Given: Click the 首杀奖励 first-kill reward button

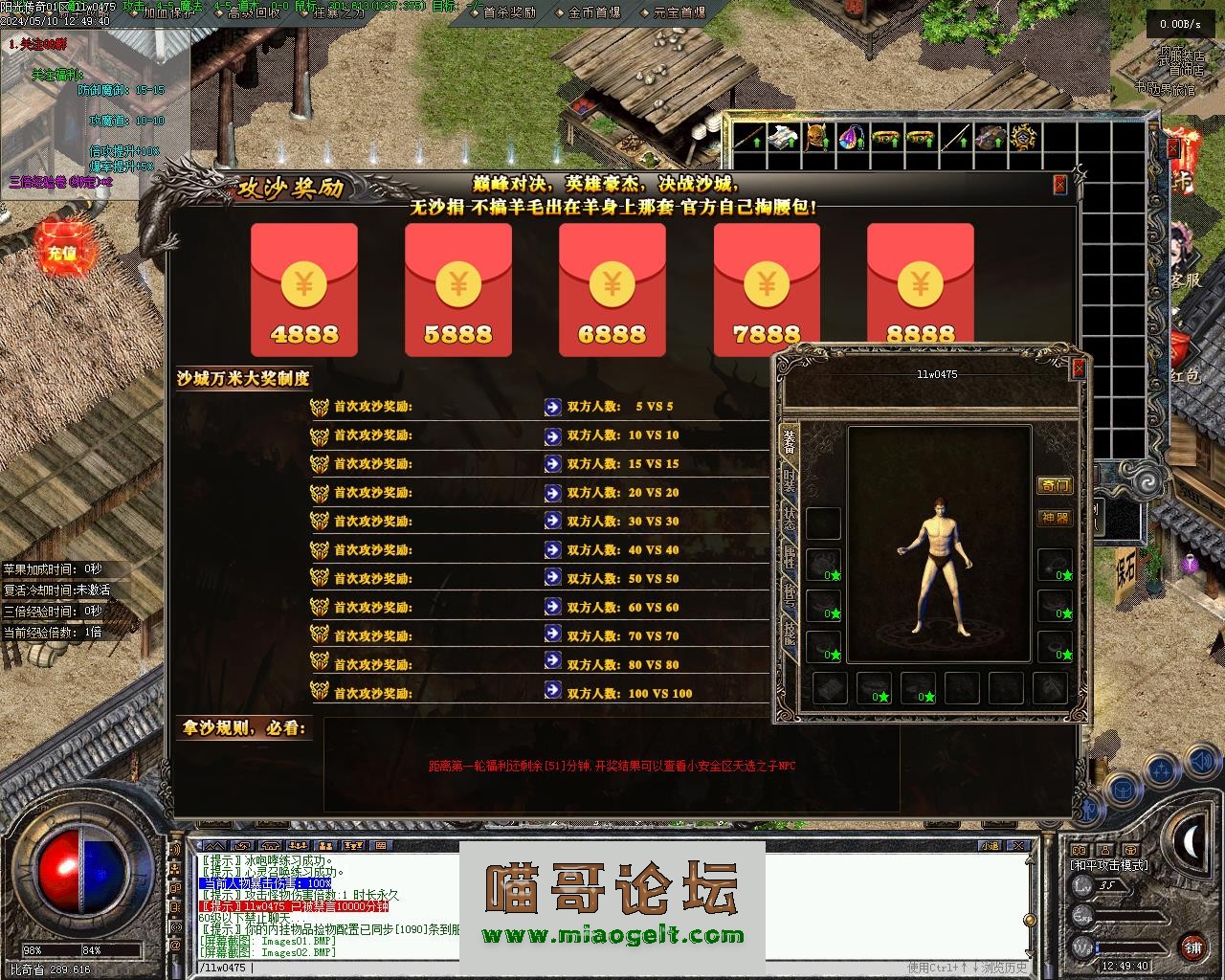Looking at the screenshot, I should pyautogui.click(x=508, y=12).
